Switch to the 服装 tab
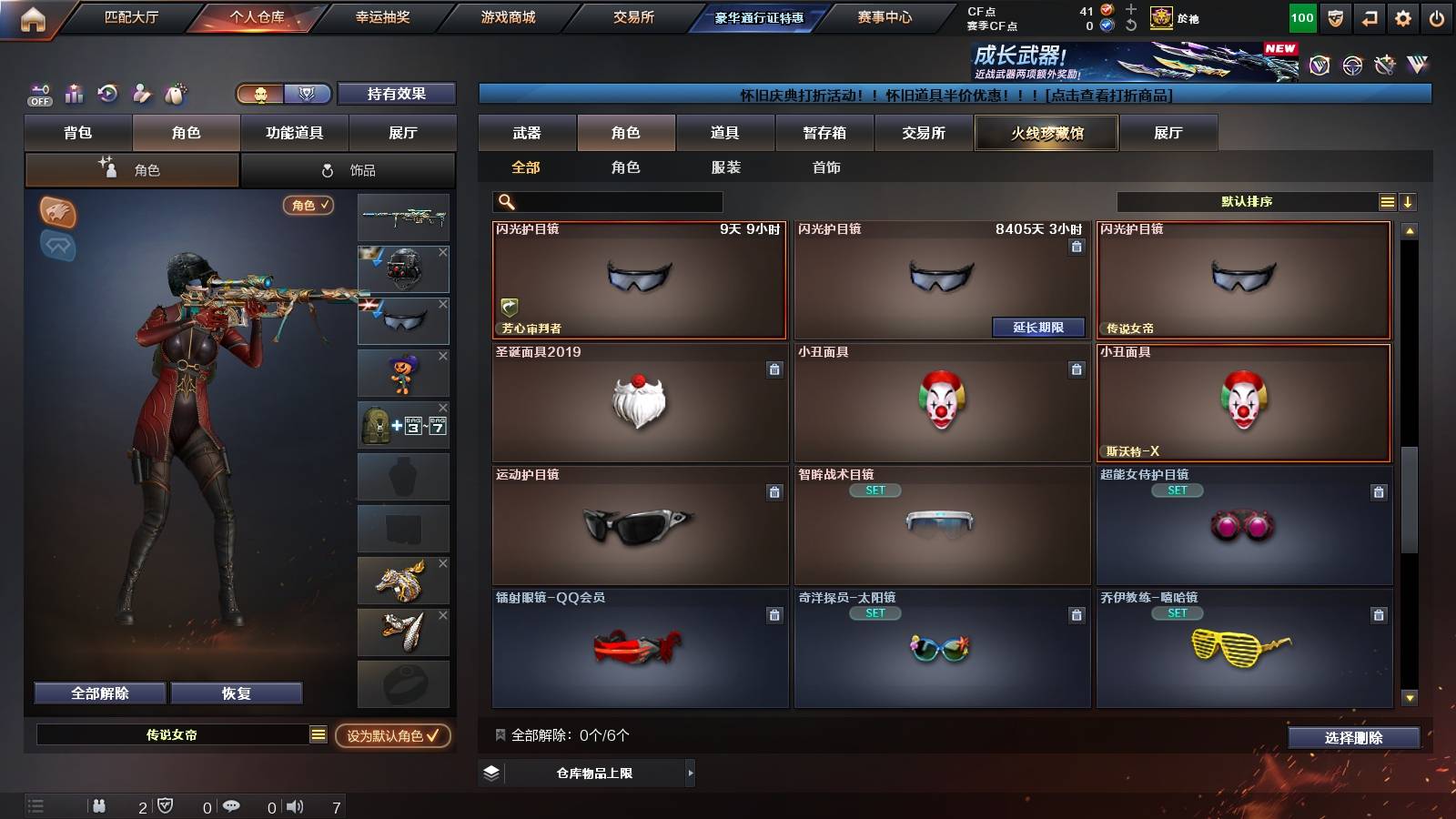 pyautogui.click(x=726, y=167)
